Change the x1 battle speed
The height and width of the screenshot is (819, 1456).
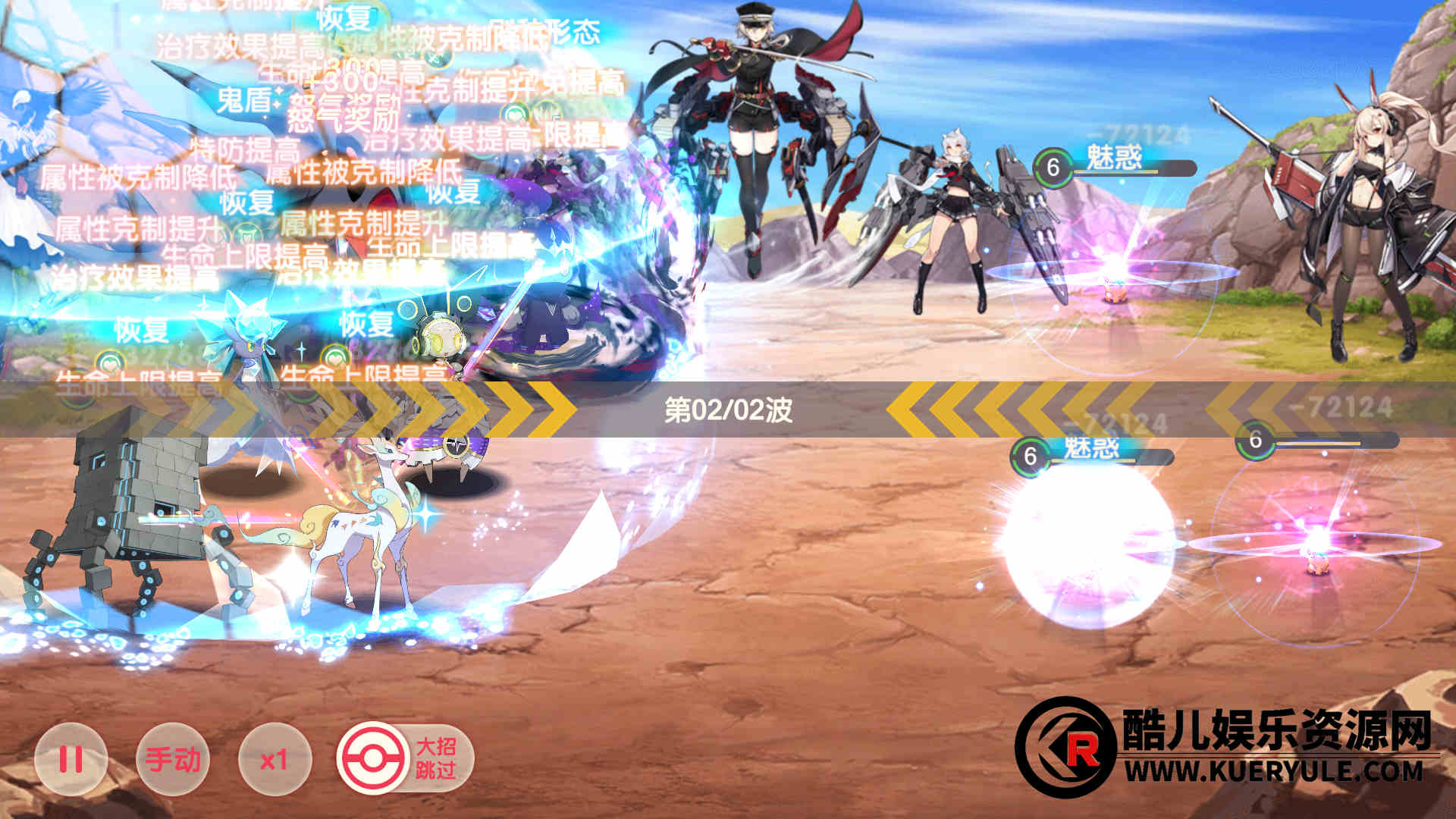click(x=275, y=759)
